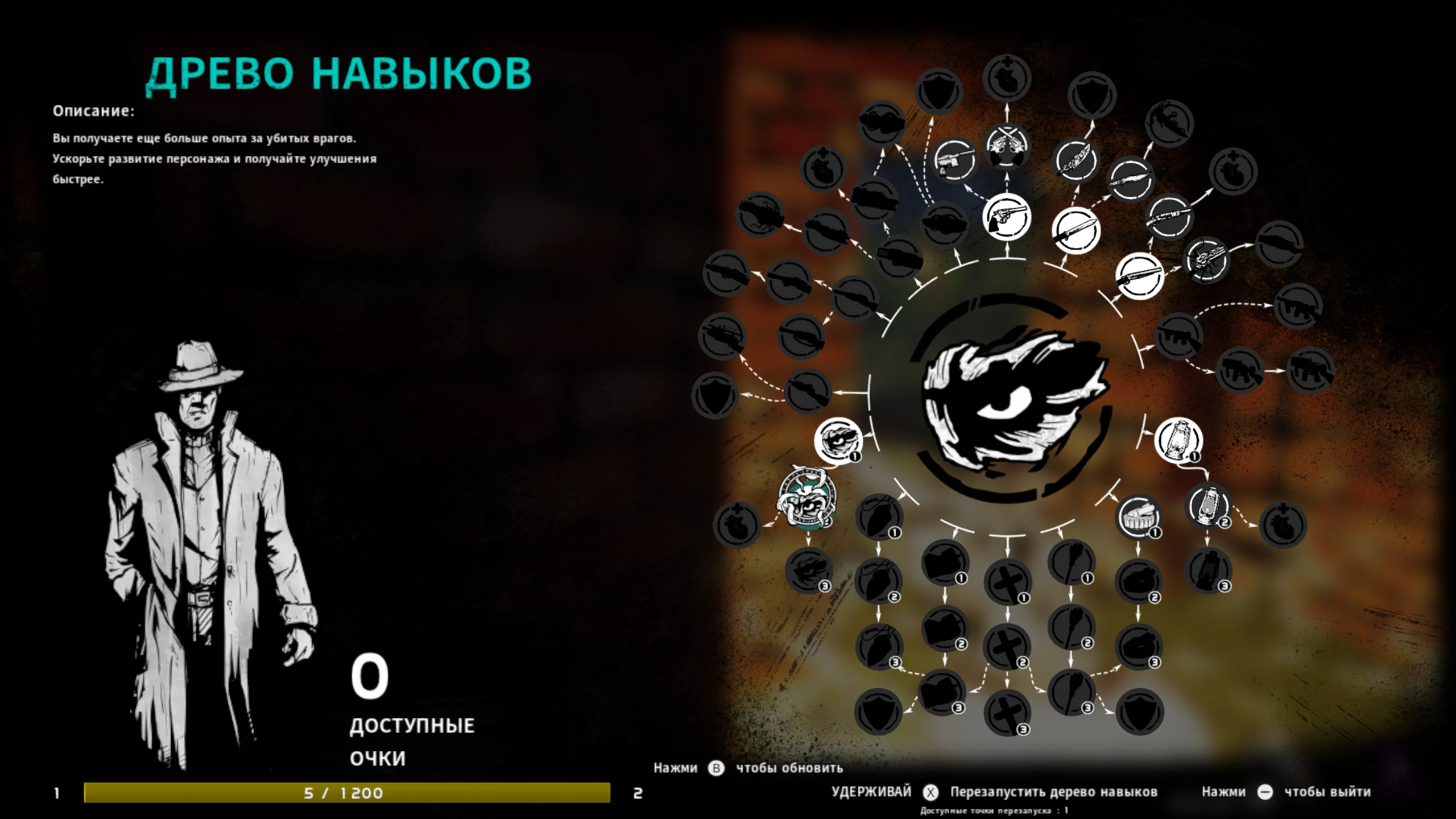Screen dimensions: 1456x819
Task: Select the locked level 1 cross node
Action: (x=1007, y=582)
